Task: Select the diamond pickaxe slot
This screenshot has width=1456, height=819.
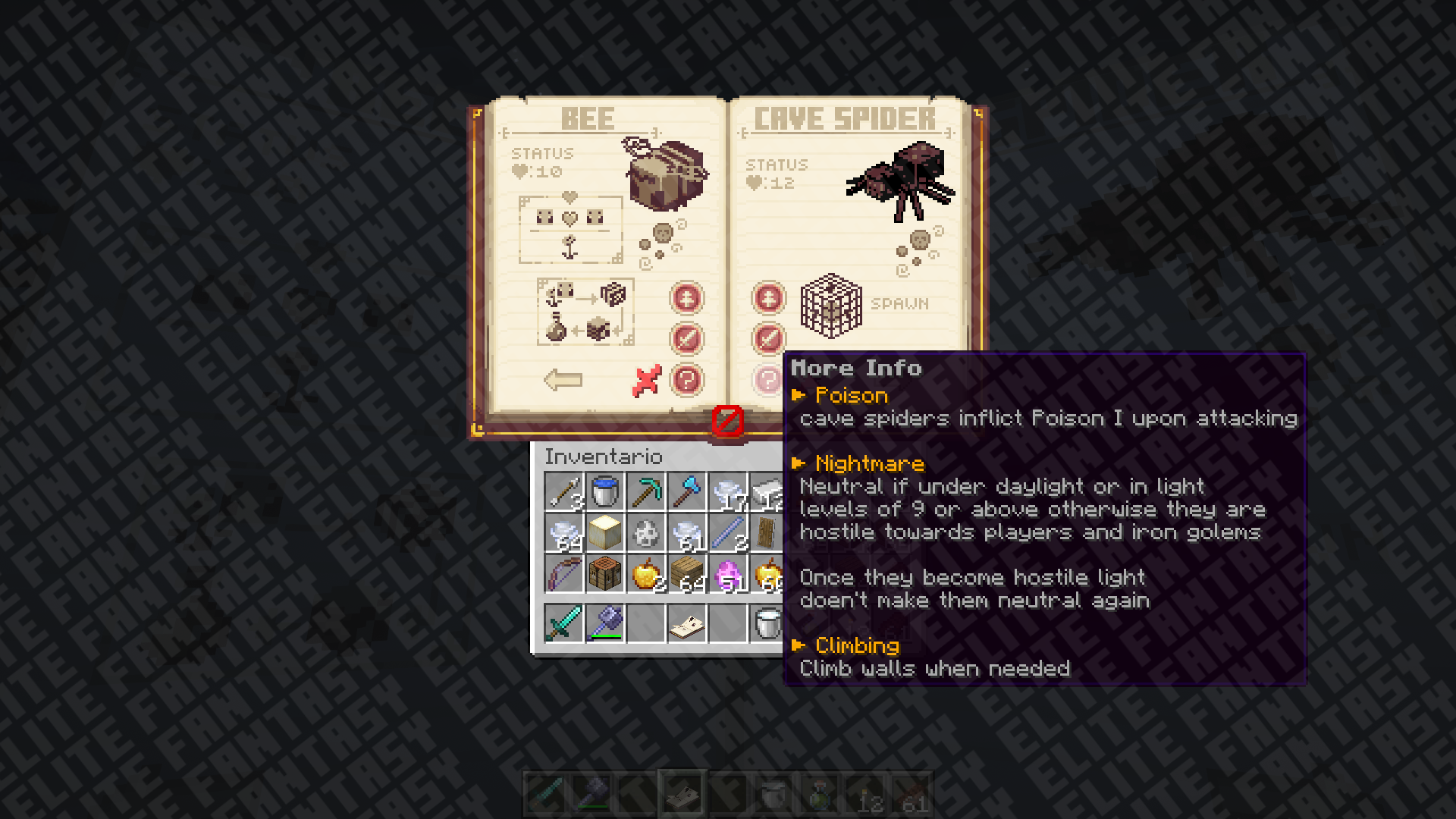Action: tap(646, 492)
